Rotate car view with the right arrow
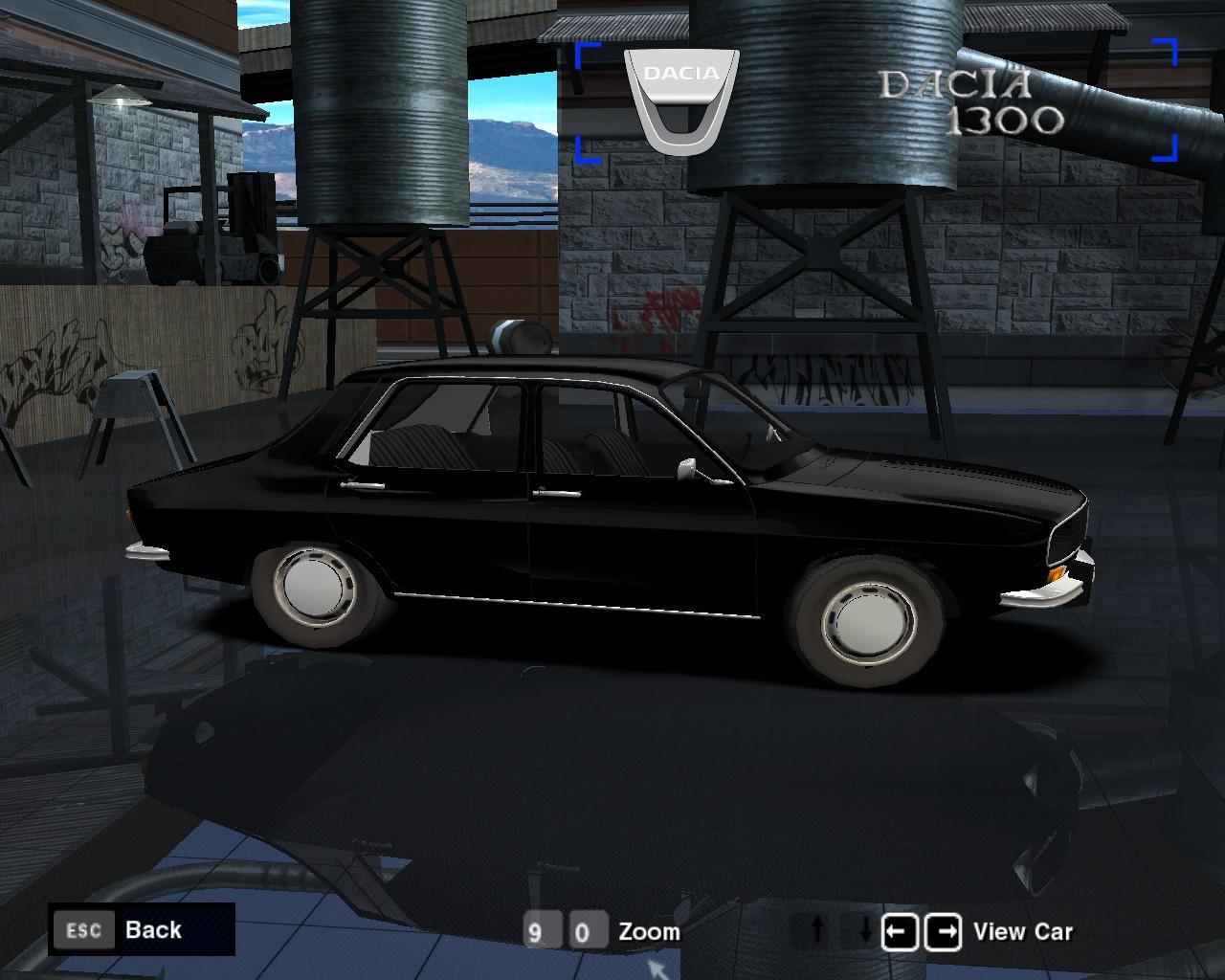The image size is (1225, 980). 944,931
